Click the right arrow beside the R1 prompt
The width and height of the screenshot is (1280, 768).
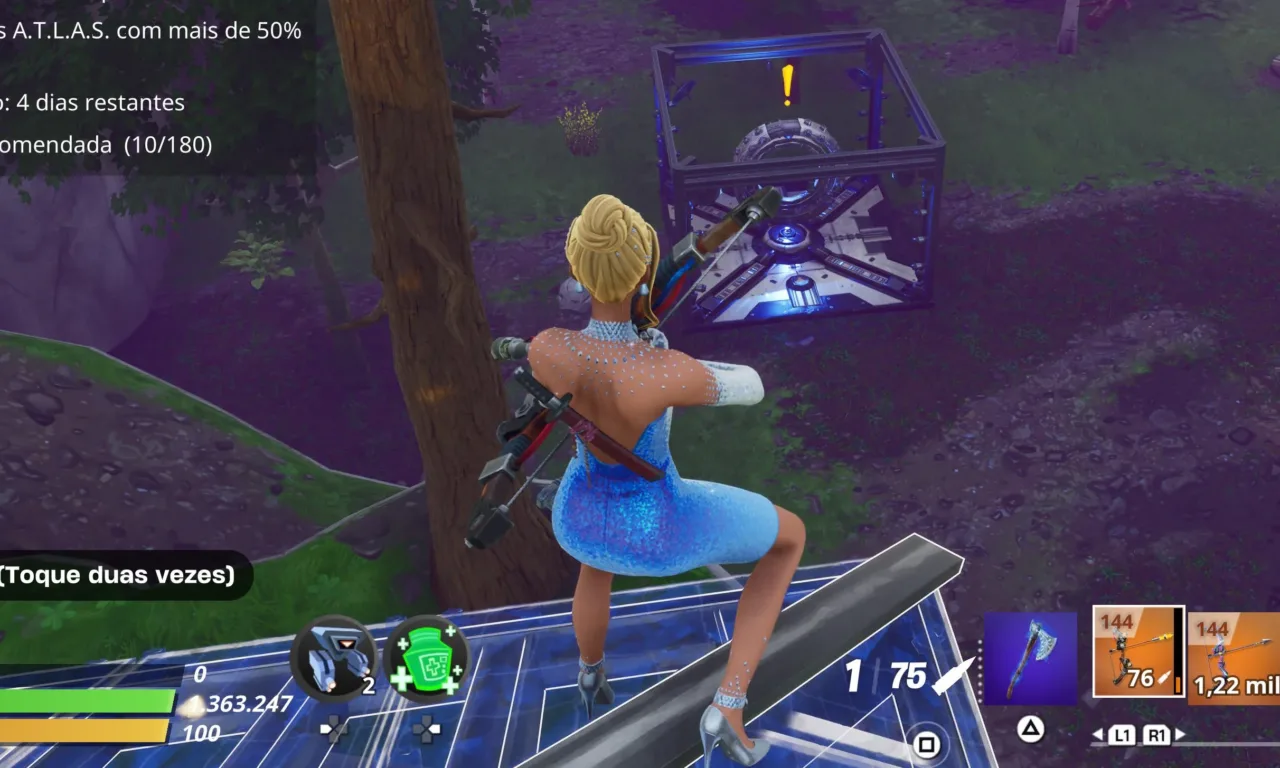pos(1179,734)
